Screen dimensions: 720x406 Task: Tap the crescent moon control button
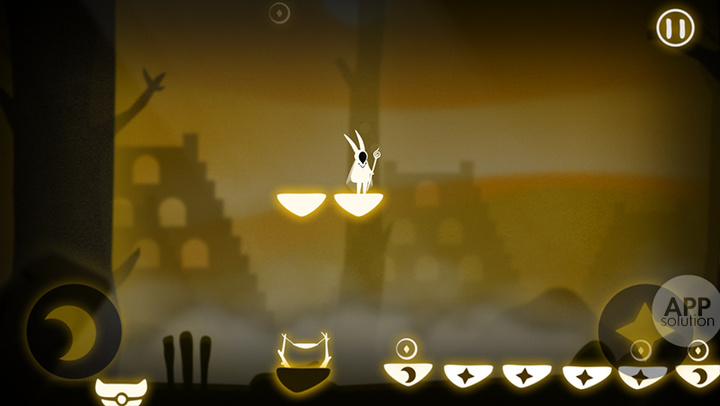tap(73, 331)
